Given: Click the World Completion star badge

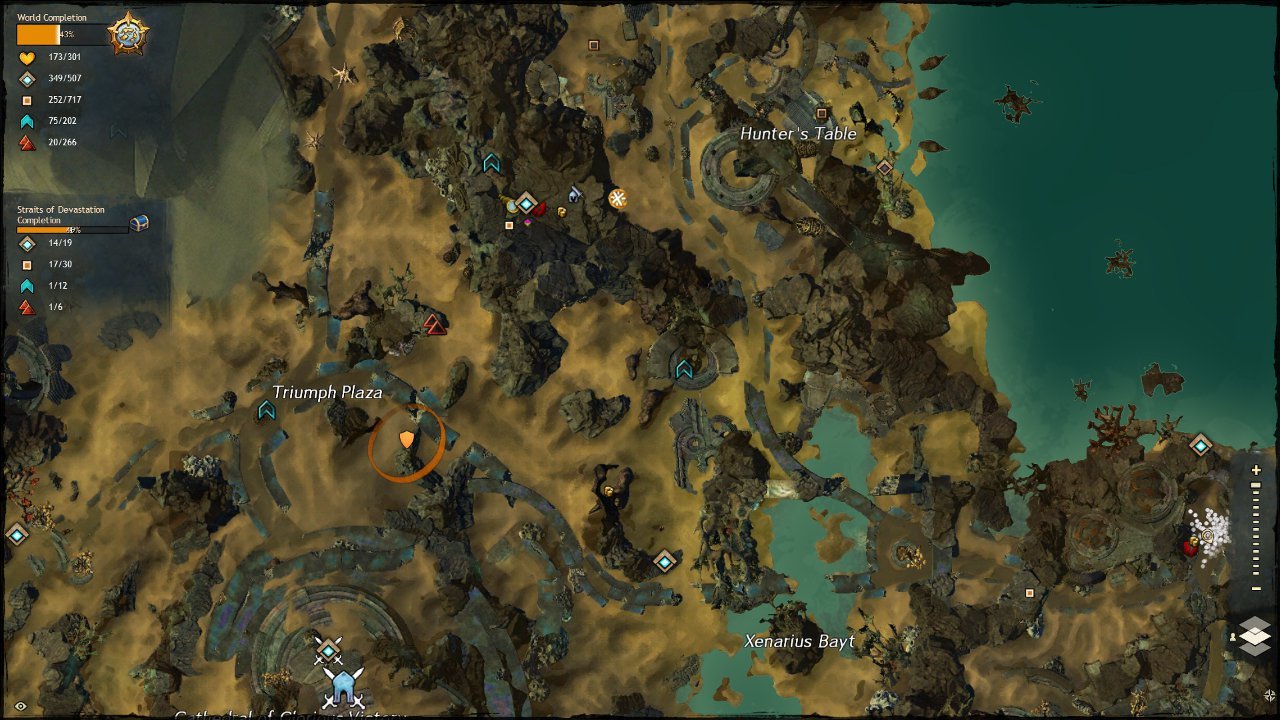Looking at the screenshot, I should pos(128,35).
